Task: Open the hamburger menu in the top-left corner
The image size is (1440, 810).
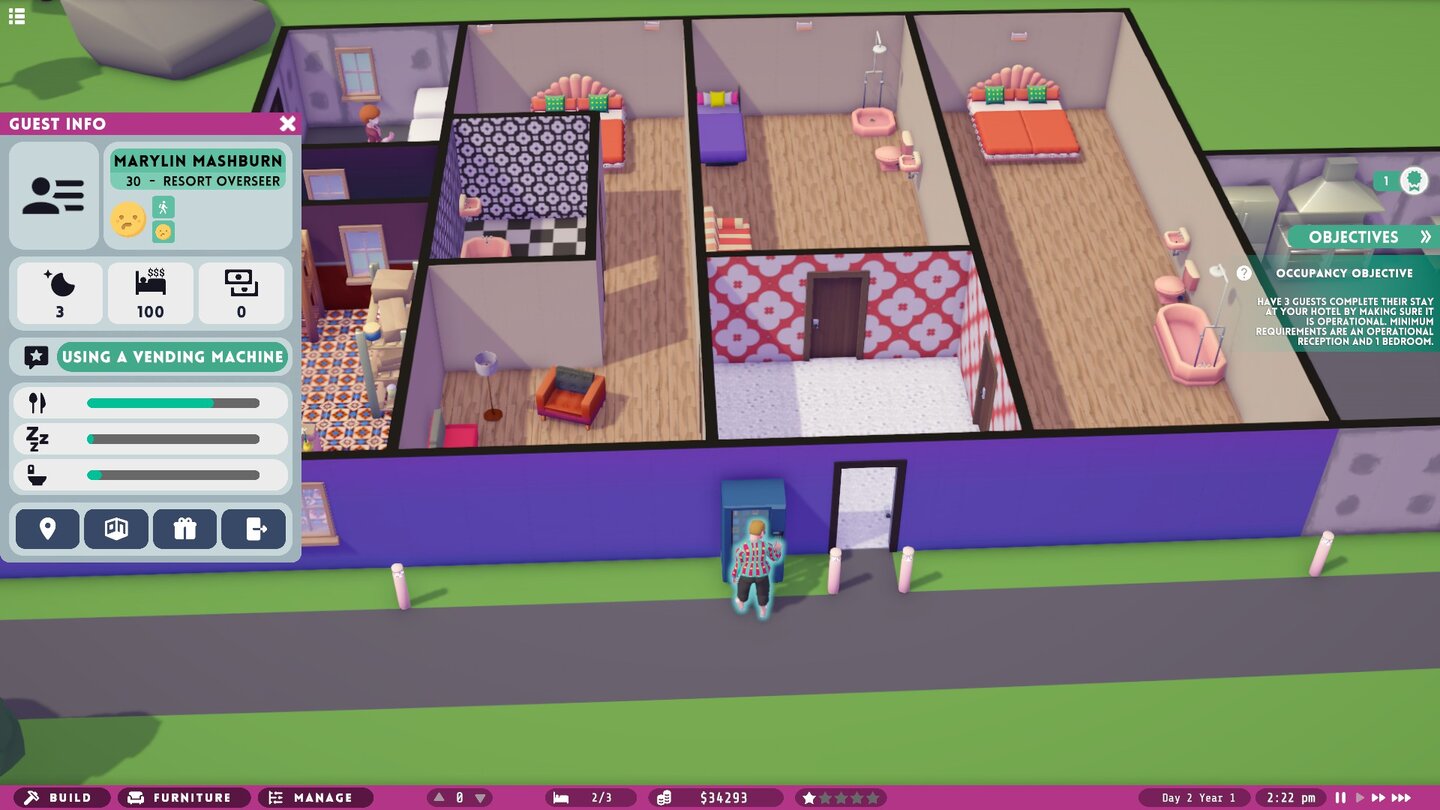Action: tap(16, 16)
